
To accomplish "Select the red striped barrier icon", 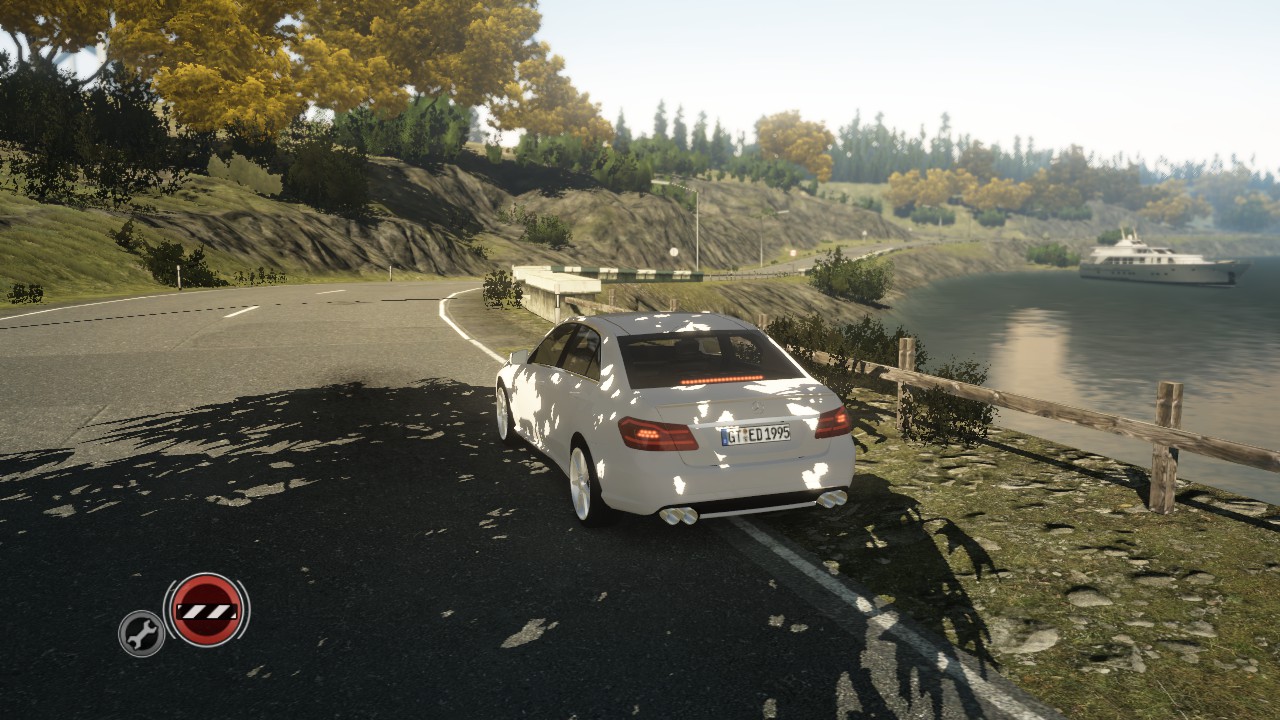I will coord(206,609).
